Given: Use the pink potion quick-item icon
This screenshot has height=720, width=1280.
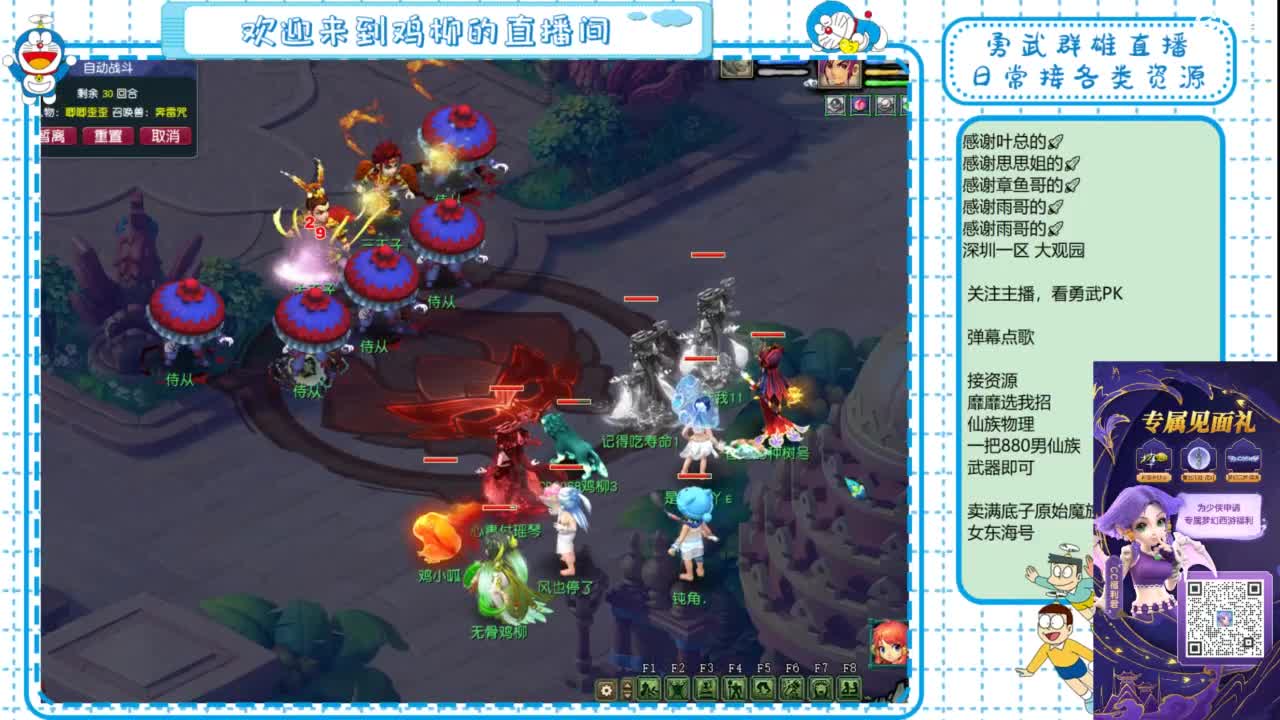Looking at the screenshot, I should pyautogui.click(x=860, y=104).
